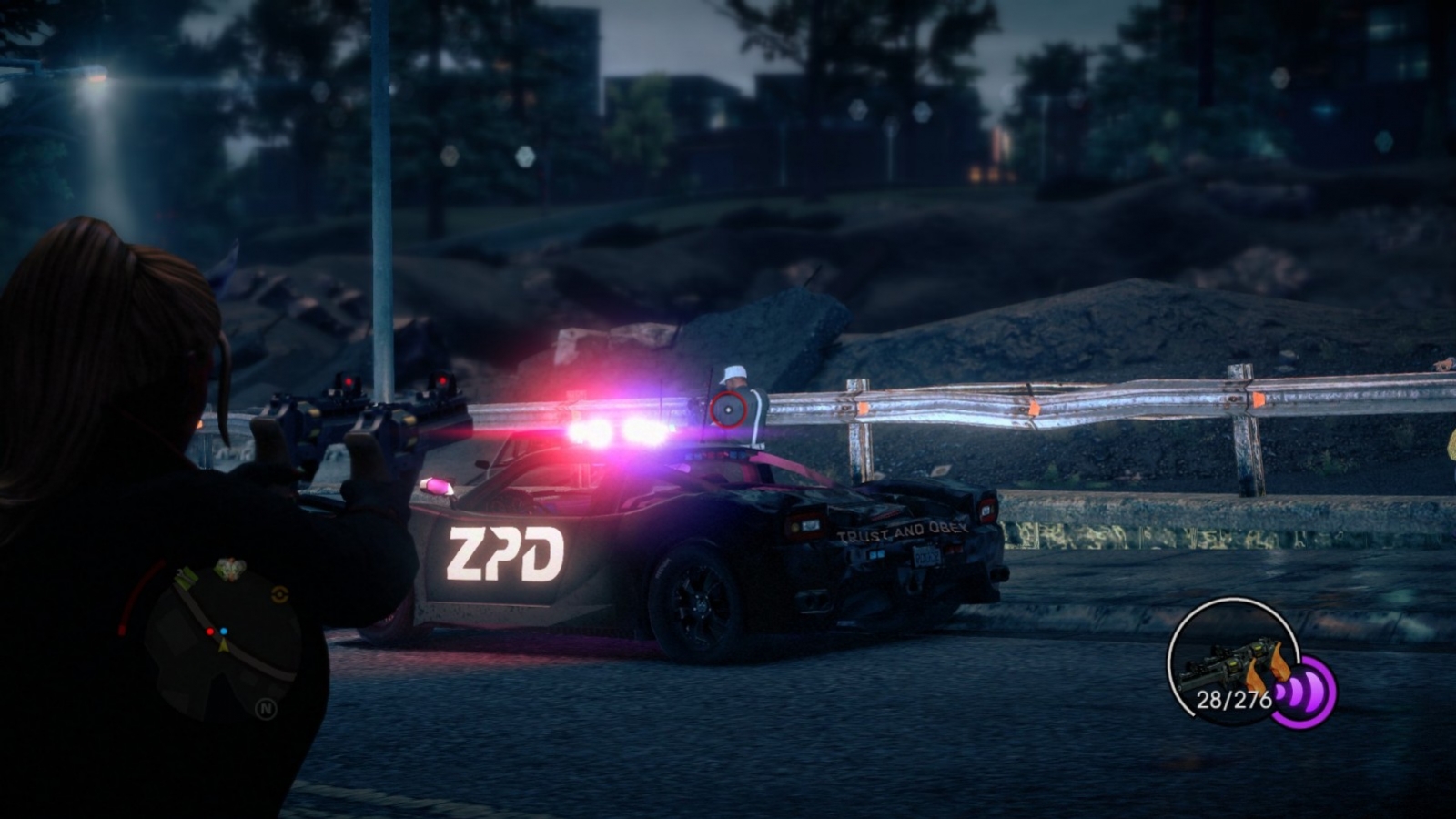
Task: Select the yellow store ring icon on minimap
Action: (278, 593)
